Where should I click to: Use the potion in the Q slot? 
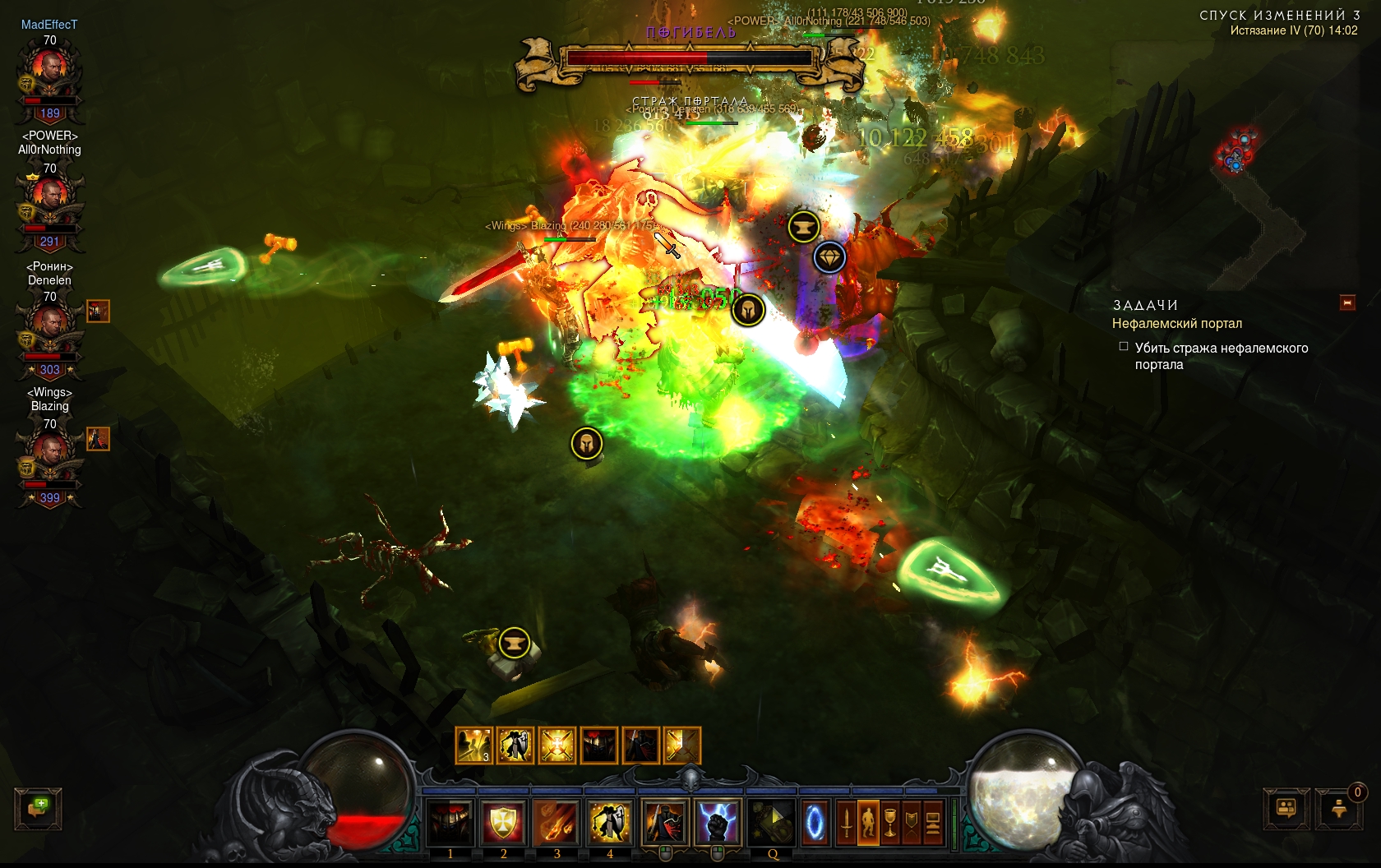coord(771,821)
